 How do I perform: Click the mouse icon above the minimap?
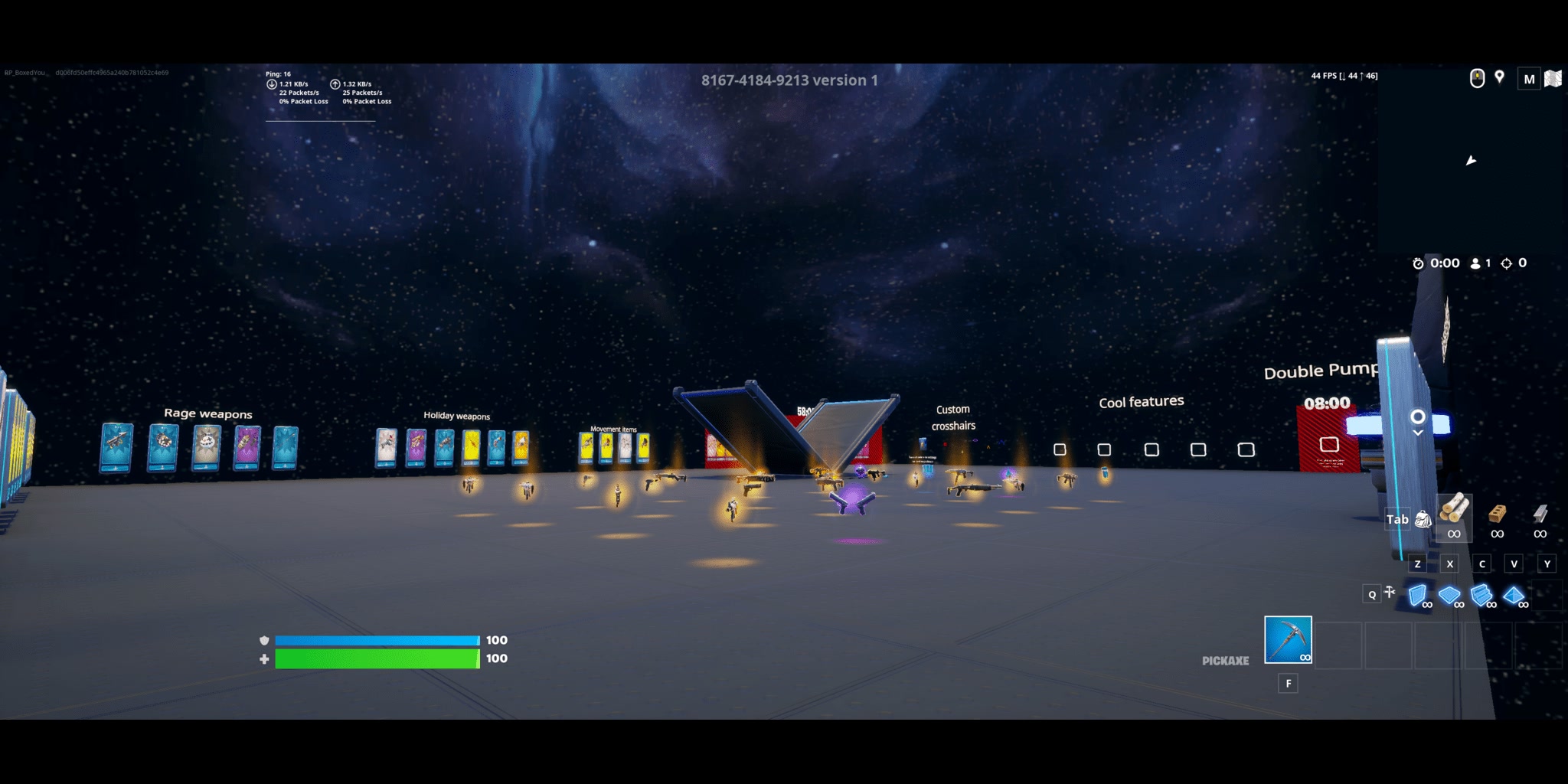1477,77
